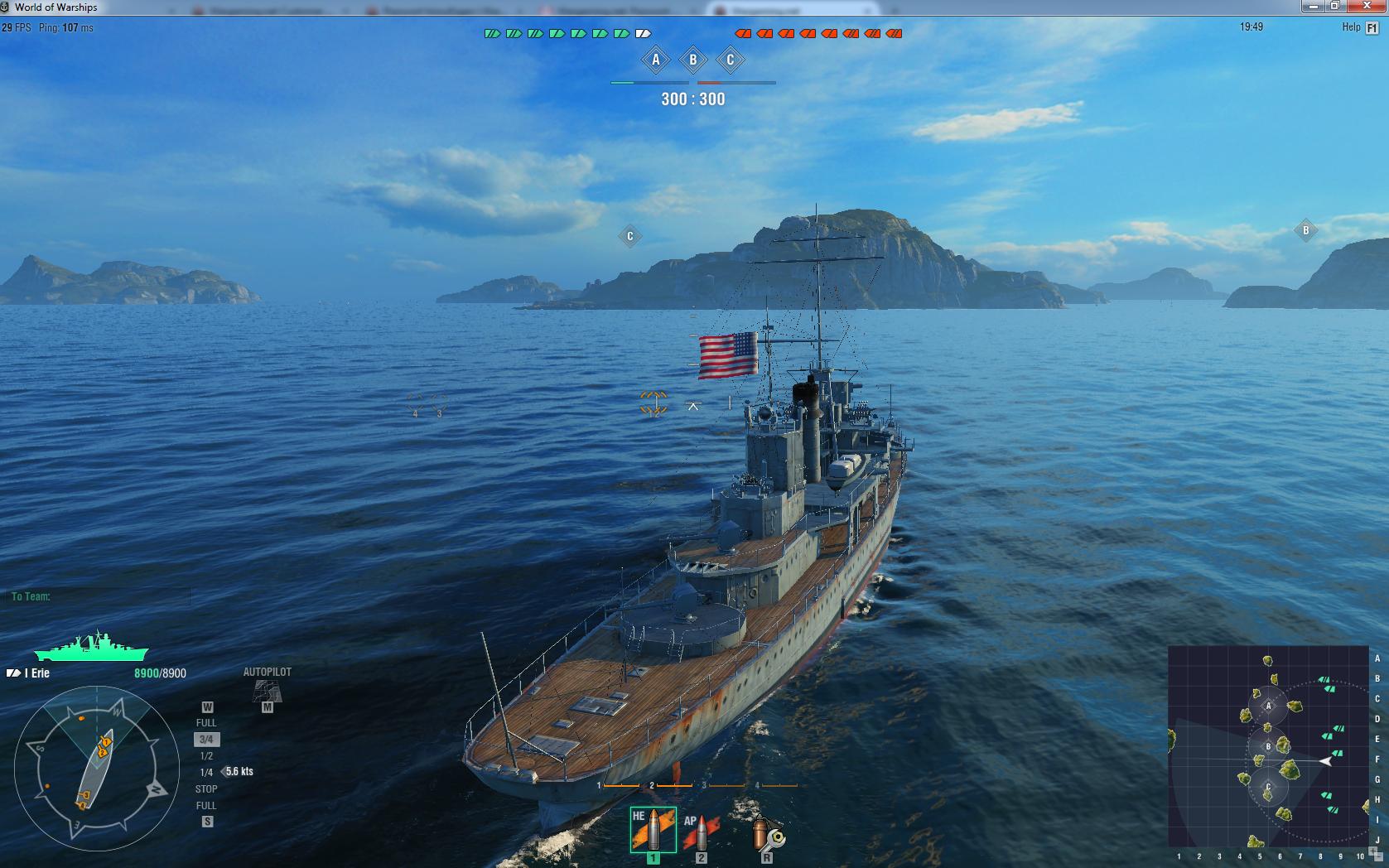Open the autopilot tactical map icon
The height and width of the screenshot is (868, 1389).
[x=267, y=690]
